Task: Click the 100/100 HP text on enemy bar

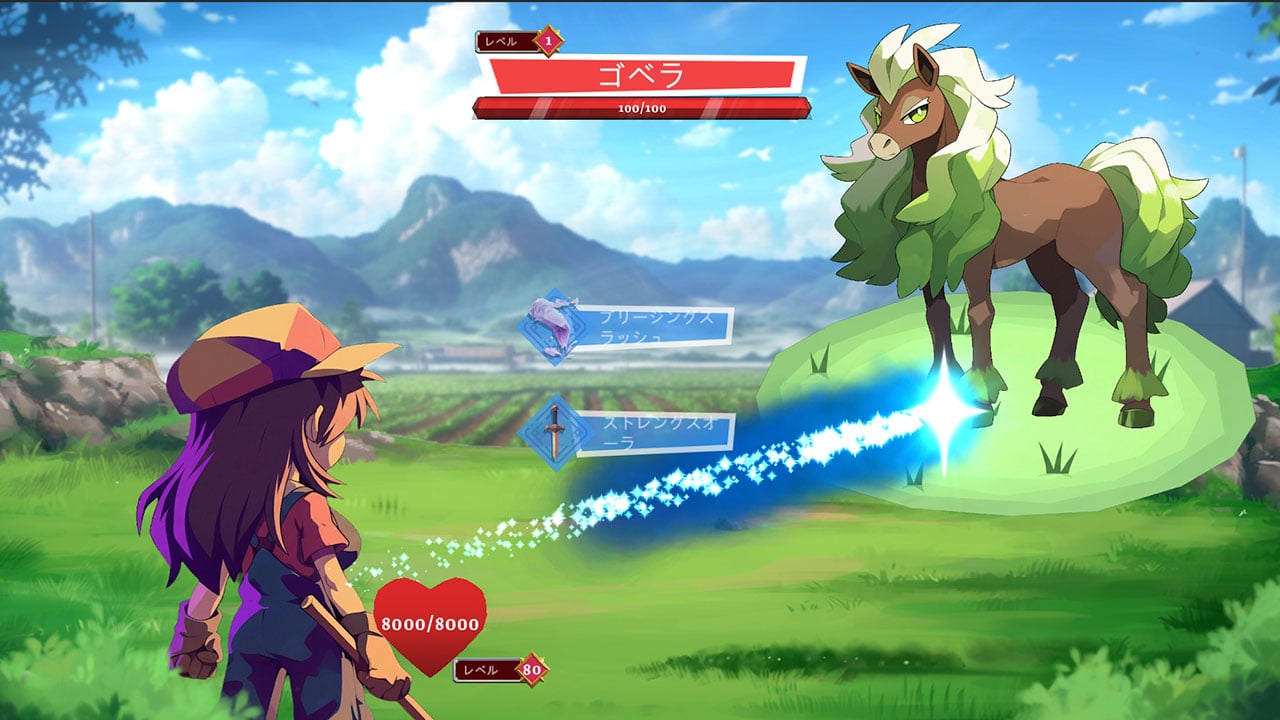Action: 641,110
